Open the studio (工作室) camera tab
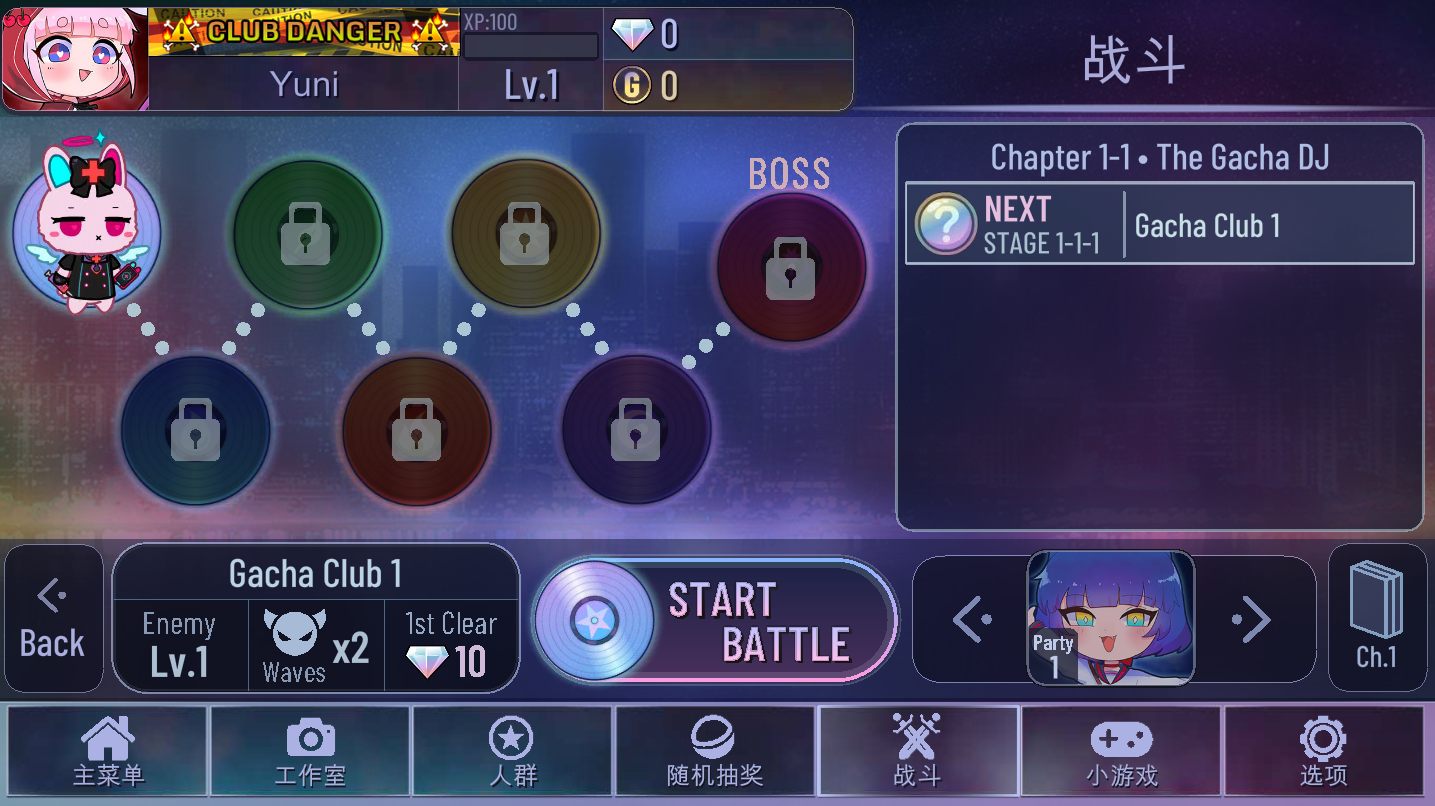Viewport: 1435px width, 806px height. (310, 752)
